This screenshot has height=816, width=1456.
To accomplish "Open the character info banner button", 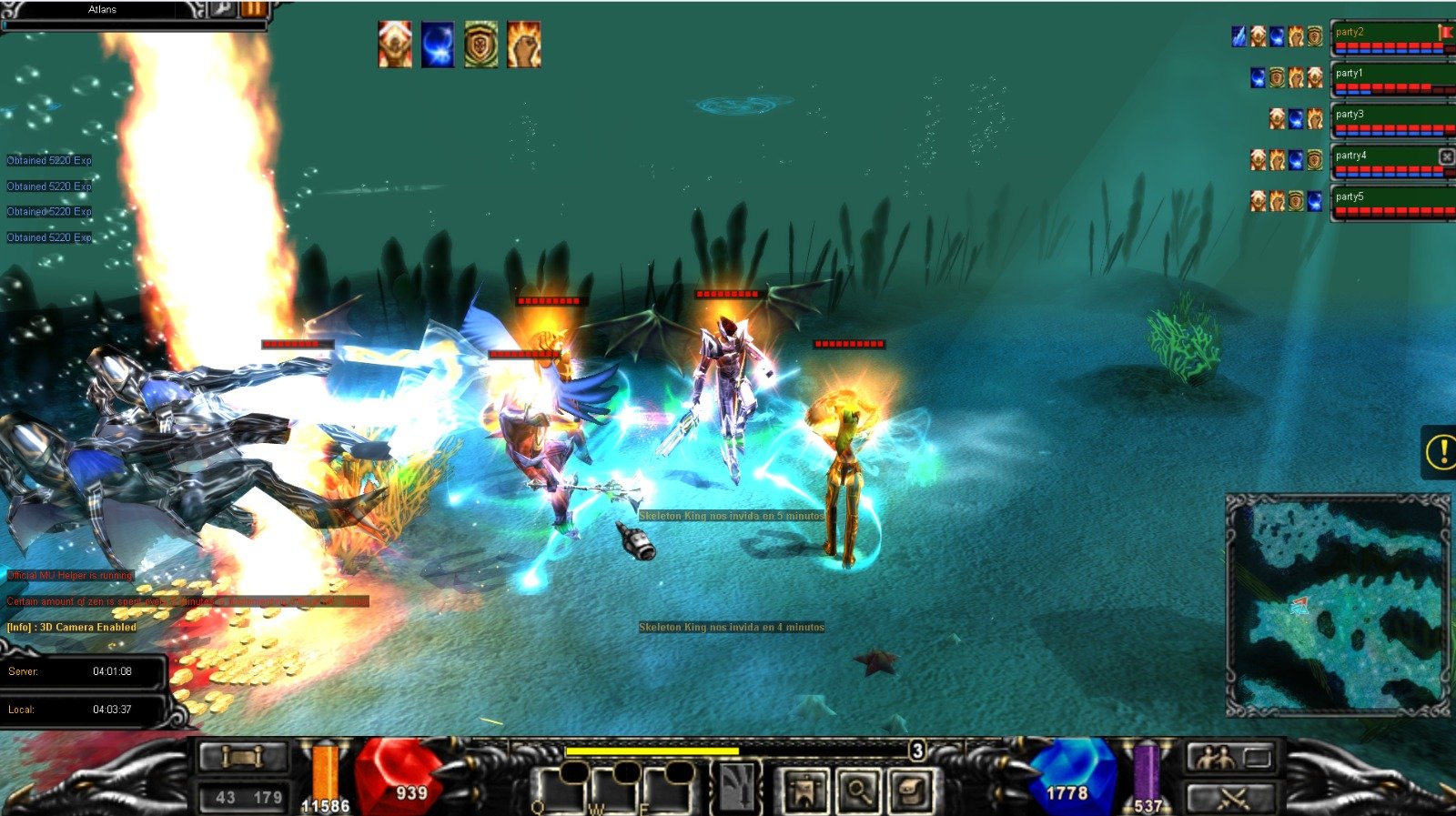I will 804,790.
